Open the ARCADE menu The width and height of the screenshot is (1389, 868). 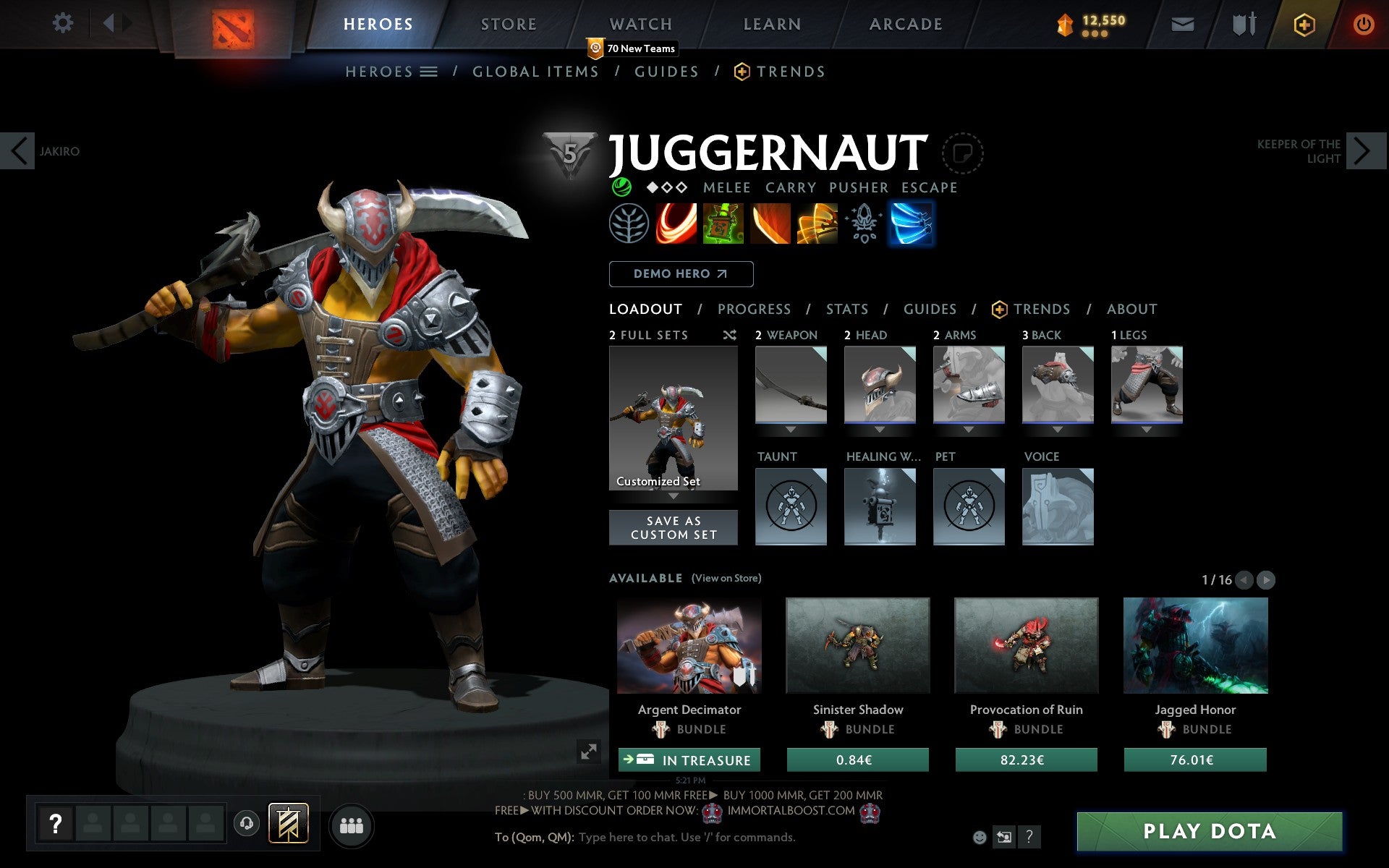pos(905,24)
